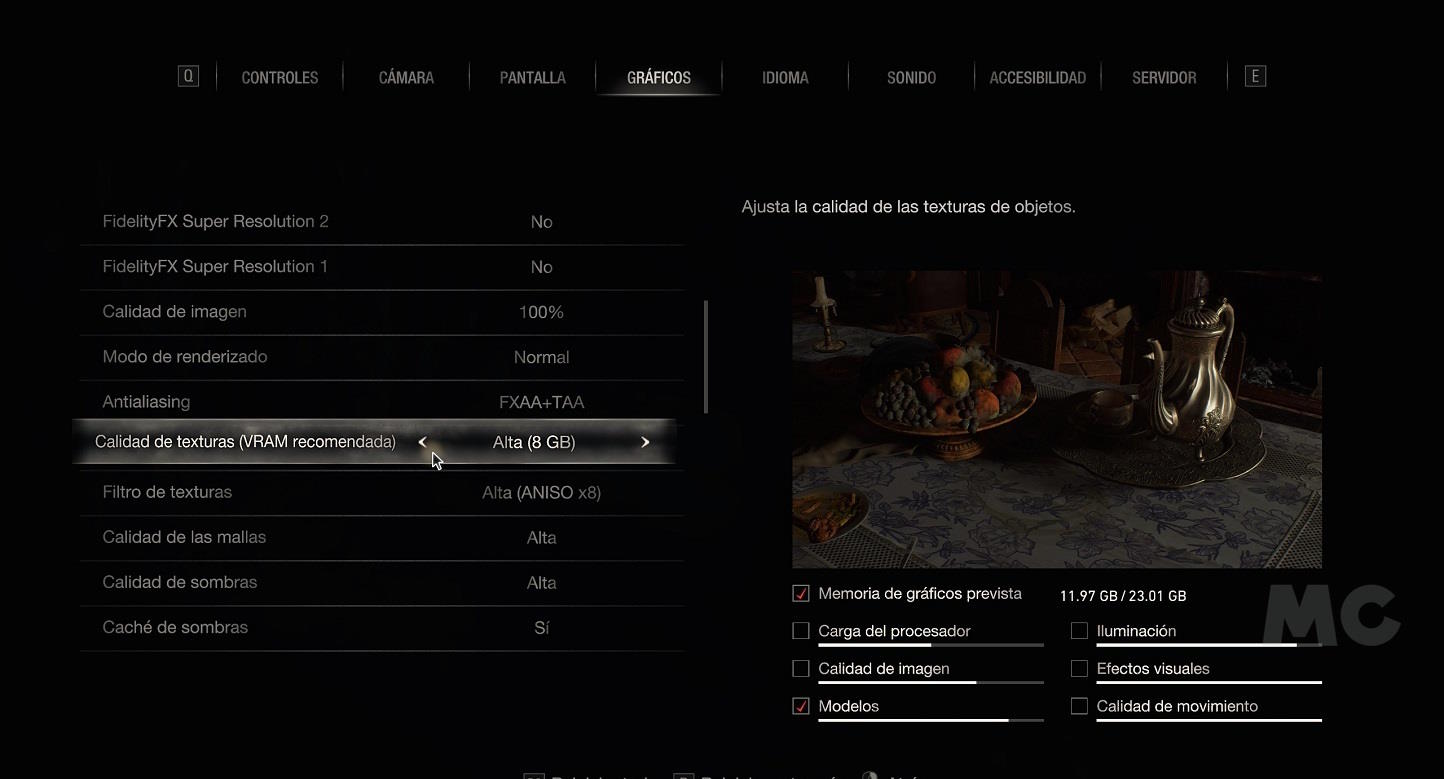Select the Filtro de texturas row
Viewport: 1444px width, 779px height.
380,492
